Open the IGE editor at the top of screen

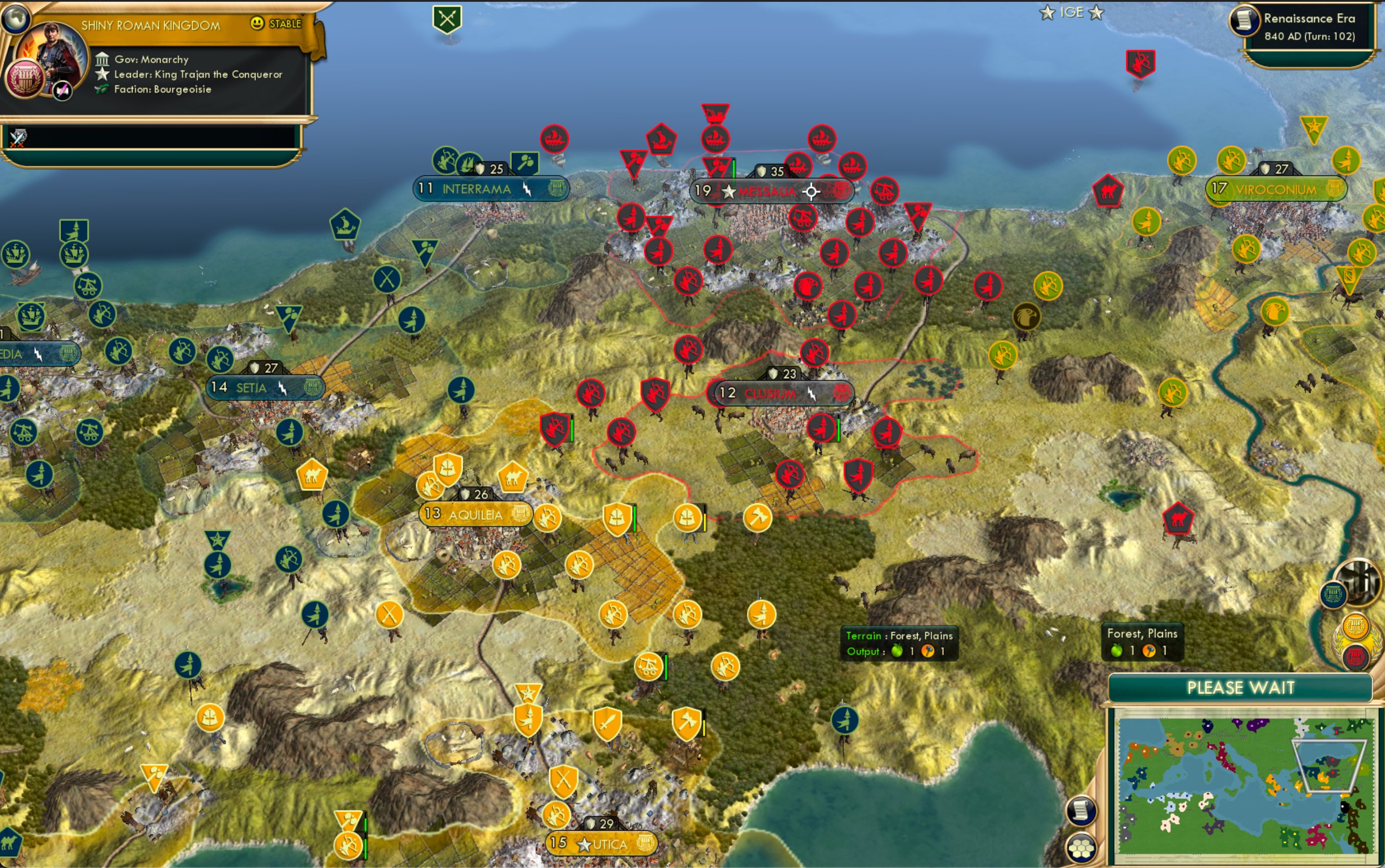[1073, 11]
